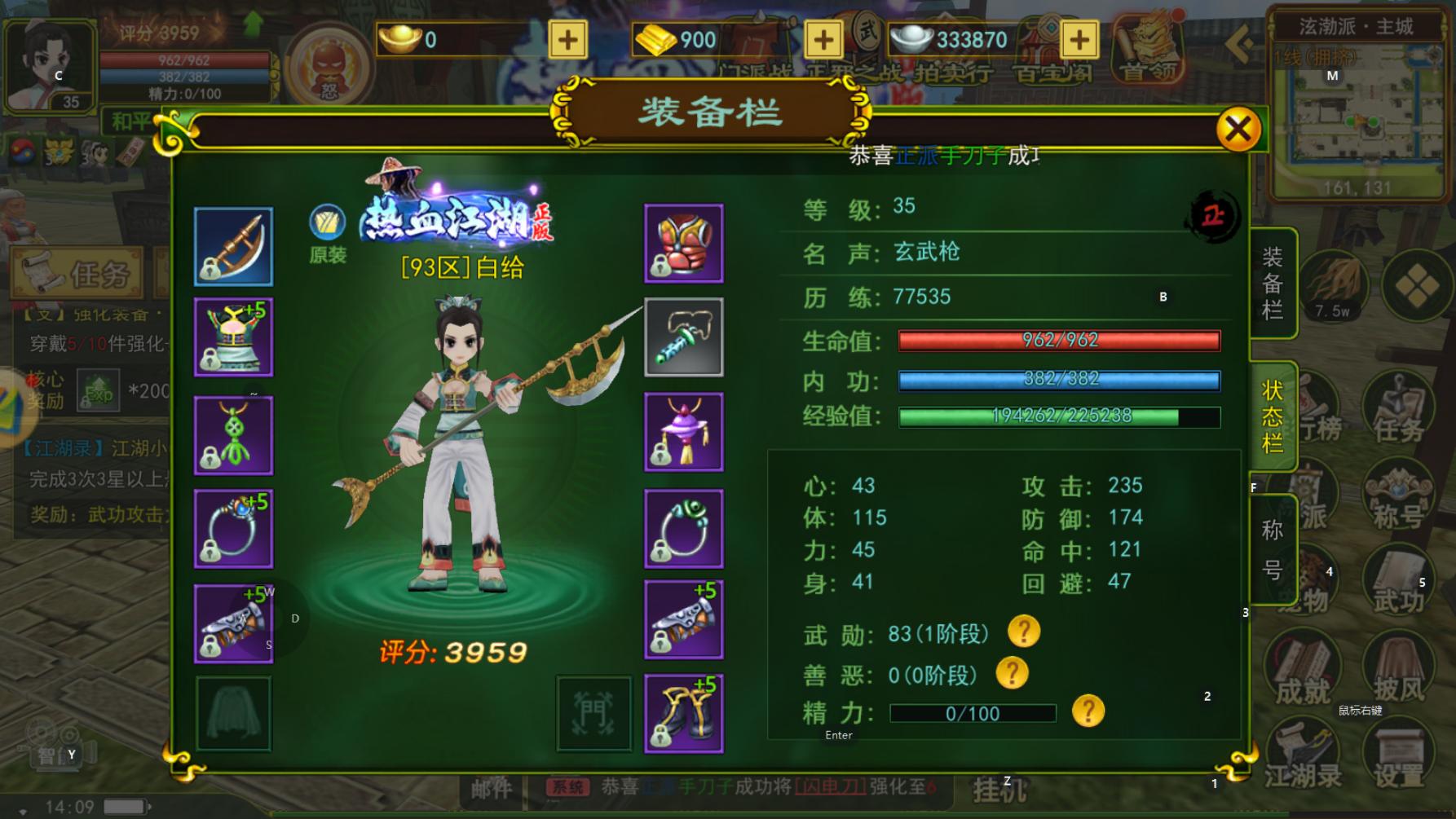
Task: Select the purple lantern amulet slot
Action: coord(683,432)
